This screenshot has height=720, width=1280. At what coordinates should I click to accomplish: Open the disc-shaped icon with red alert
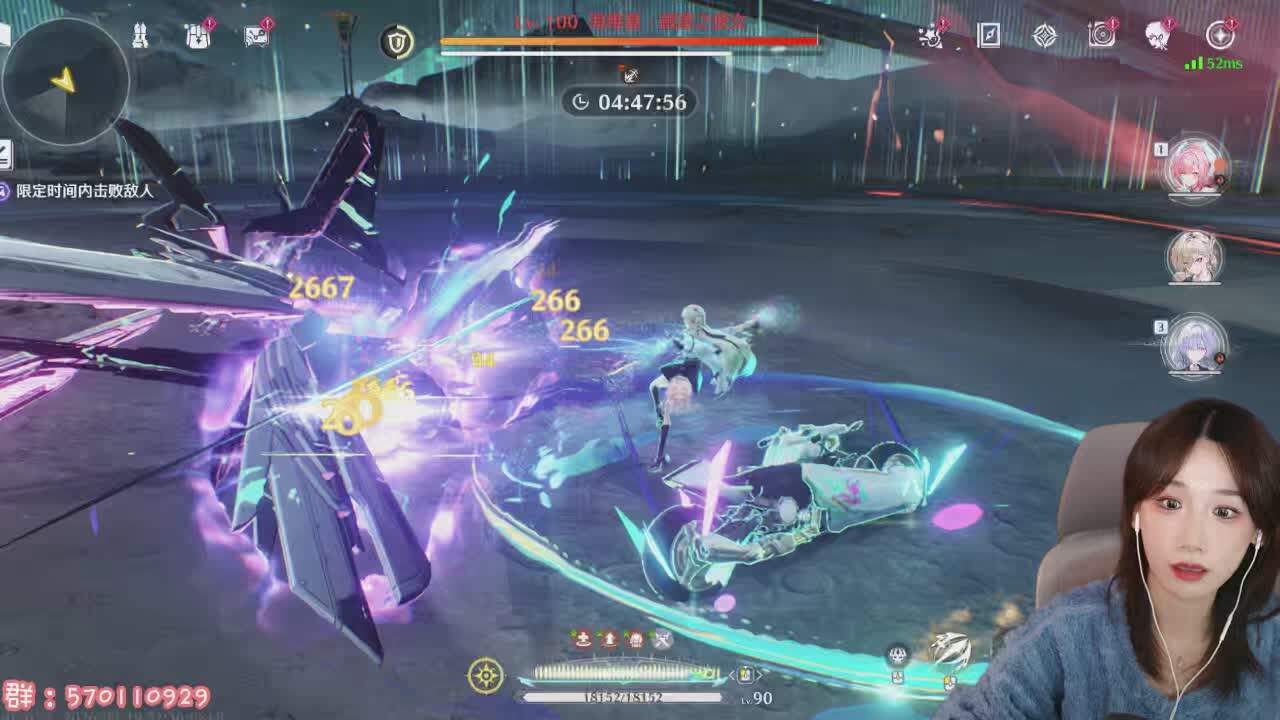[x=1102, y=36]
